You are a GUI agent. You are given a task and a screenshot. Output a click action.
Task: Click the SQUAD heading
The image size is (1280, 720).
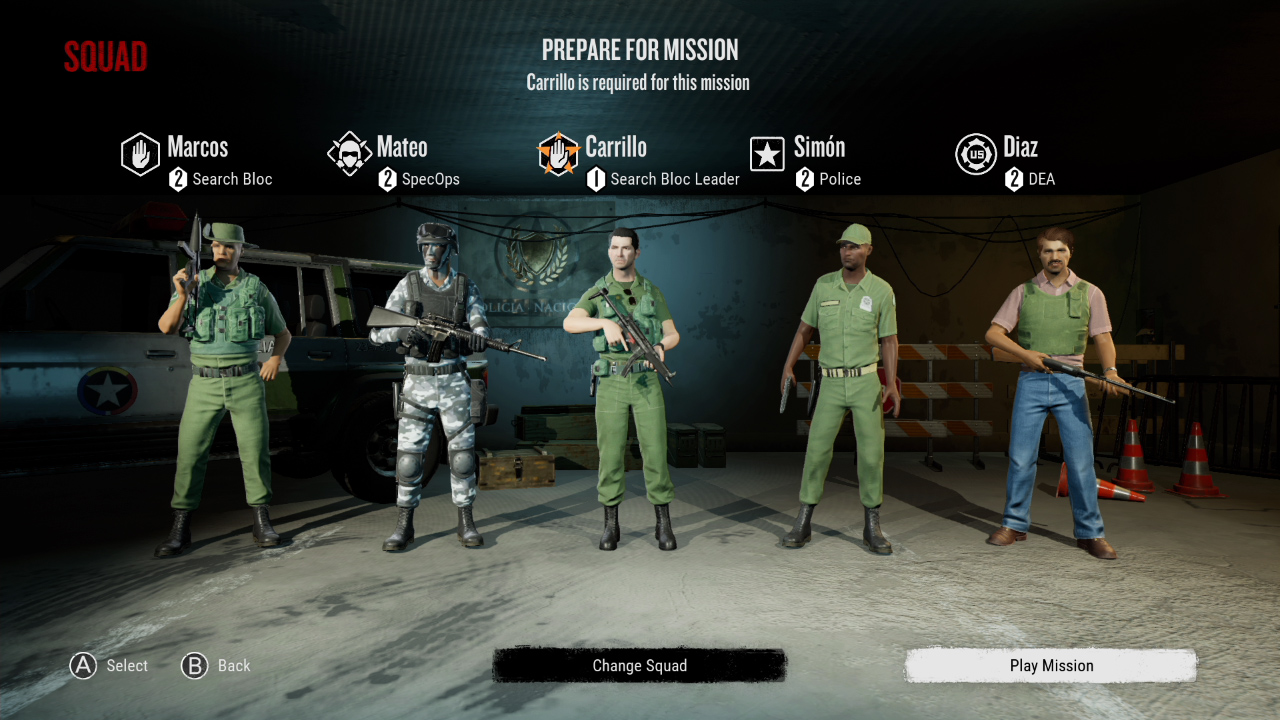pos(105,57)
